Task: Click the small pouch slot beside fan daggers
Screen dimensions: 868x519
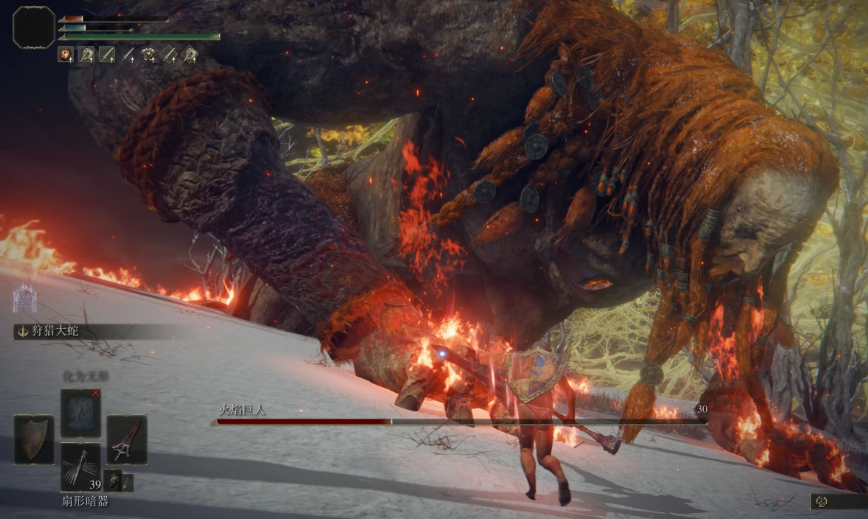Action: click(113, 481)
